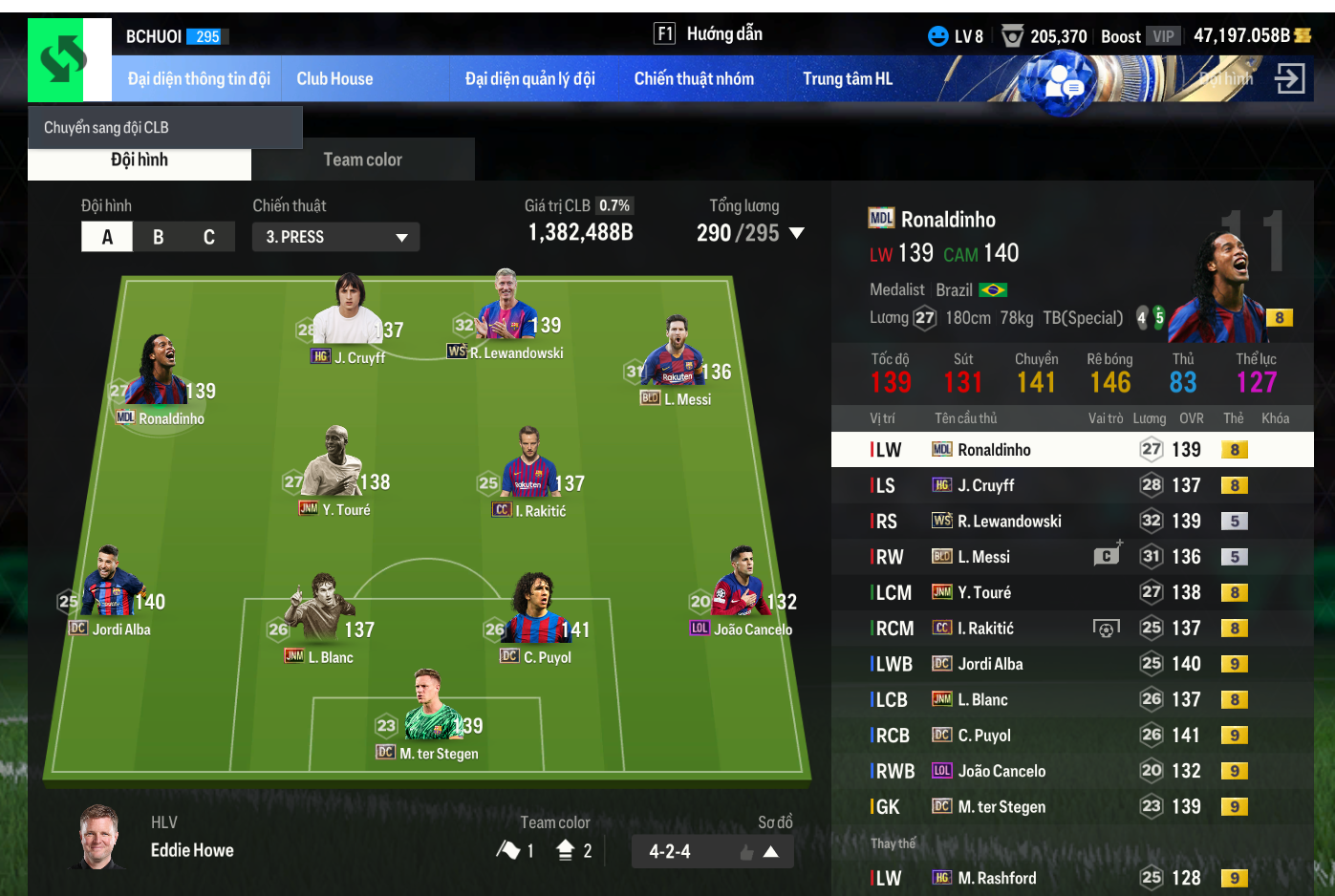Viewport: 1335px width, 896px height.
Task: Pick M. ter Stegen goalkeeper card
Action: point(428,716)
